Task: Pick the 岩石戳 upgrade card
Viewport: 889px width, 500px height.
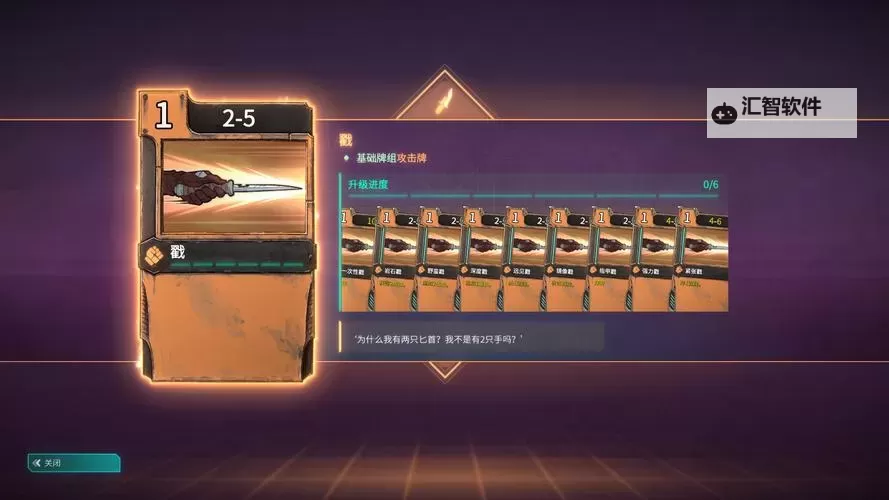Action: pyautogui.click(x=394, y=260)
